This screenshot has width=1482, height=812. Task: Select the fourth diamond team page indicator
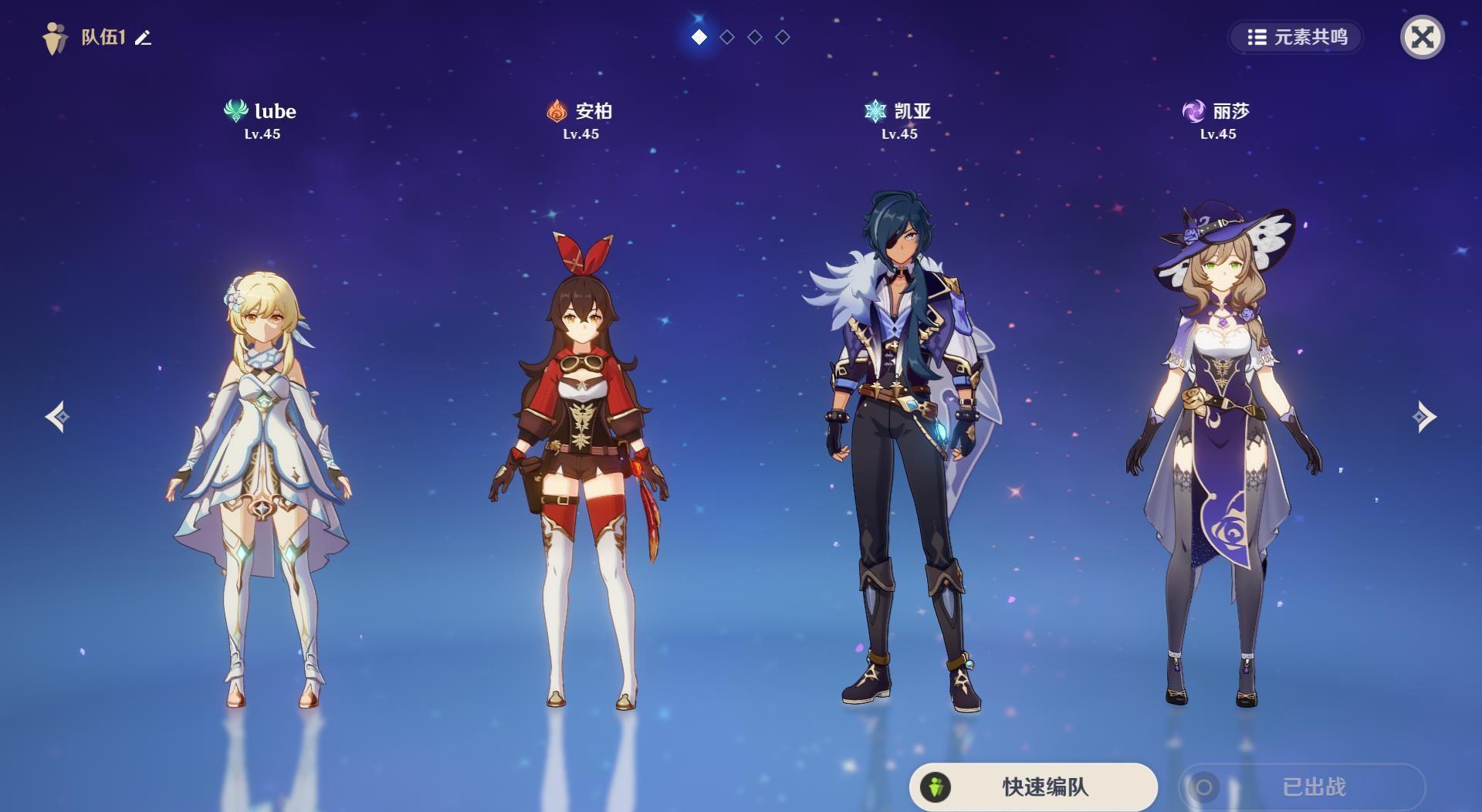pyautogui.click(x=782, y=35)
